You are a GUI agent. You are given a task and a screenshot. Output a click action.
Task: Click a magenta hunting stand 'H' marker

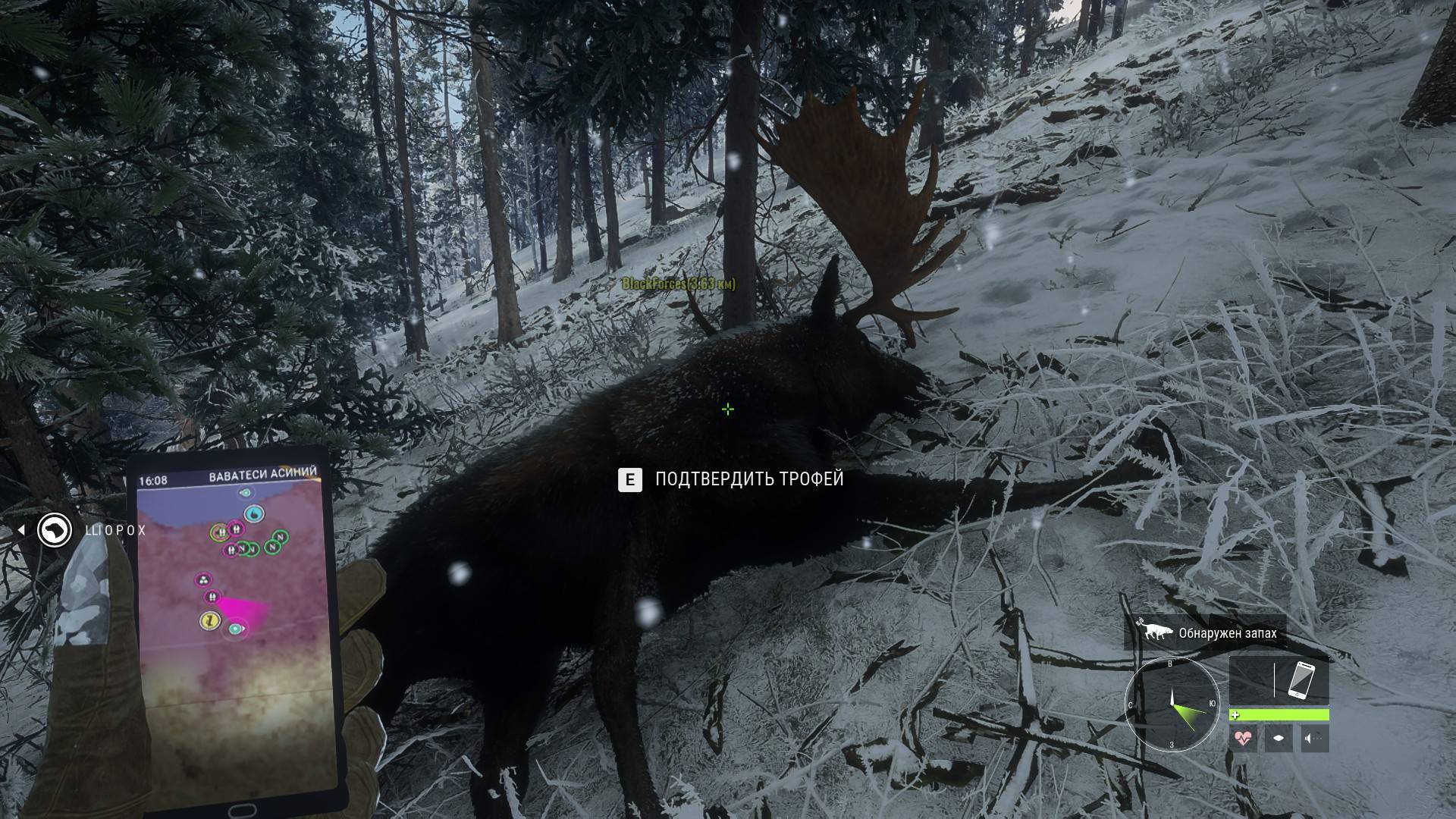pos(235,529)
